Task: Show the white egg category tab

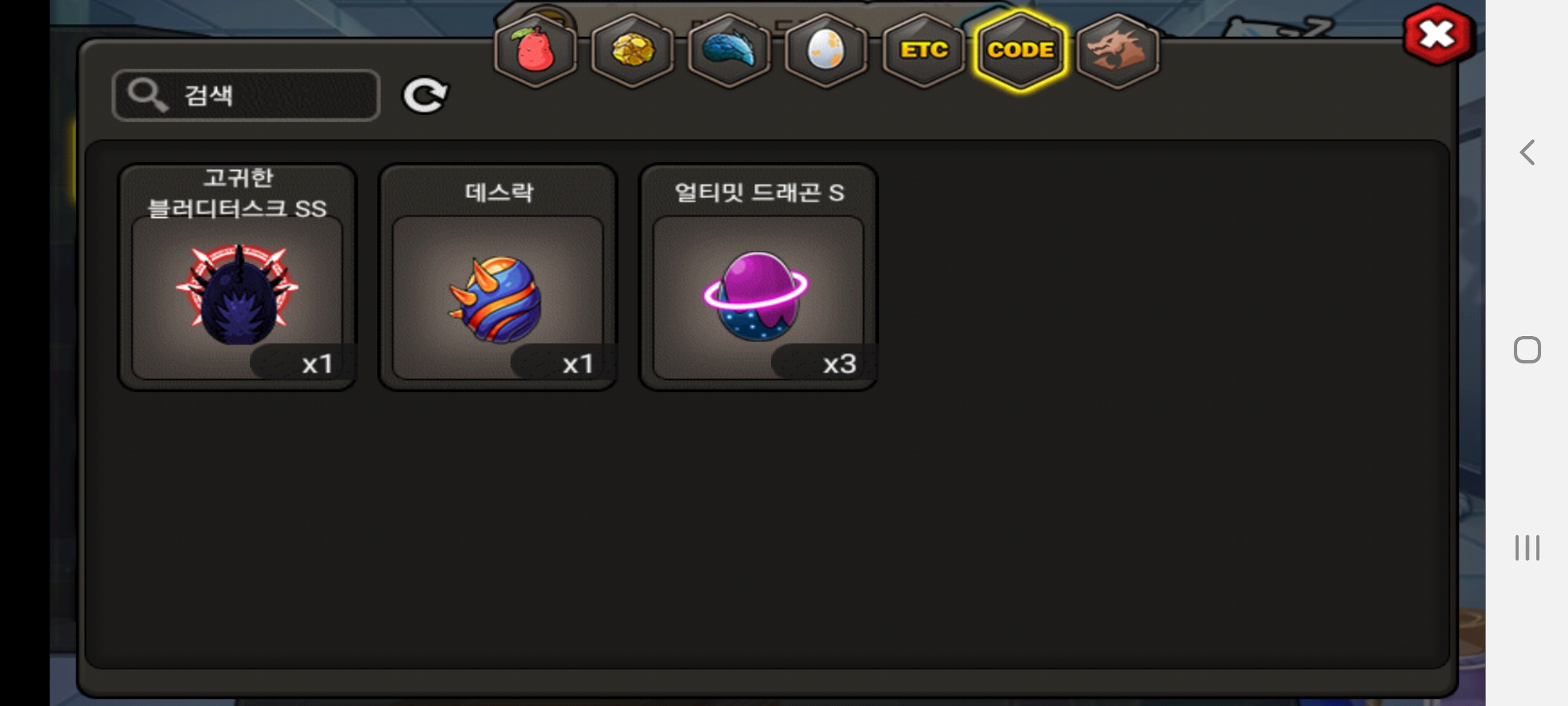Action: (826, 50)
